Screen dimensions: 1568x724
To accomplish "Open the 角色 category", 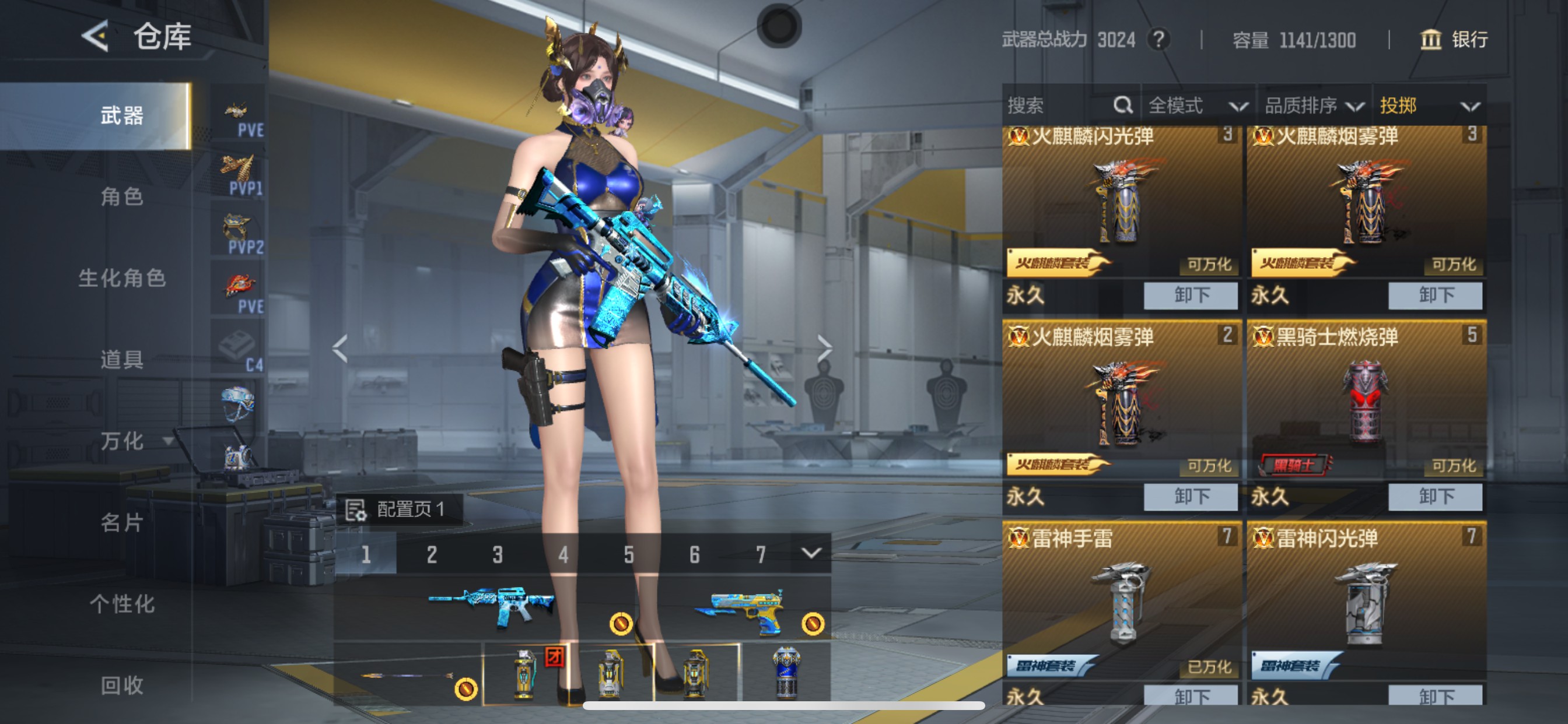I will pyautogui.click(x=122, y=197).
